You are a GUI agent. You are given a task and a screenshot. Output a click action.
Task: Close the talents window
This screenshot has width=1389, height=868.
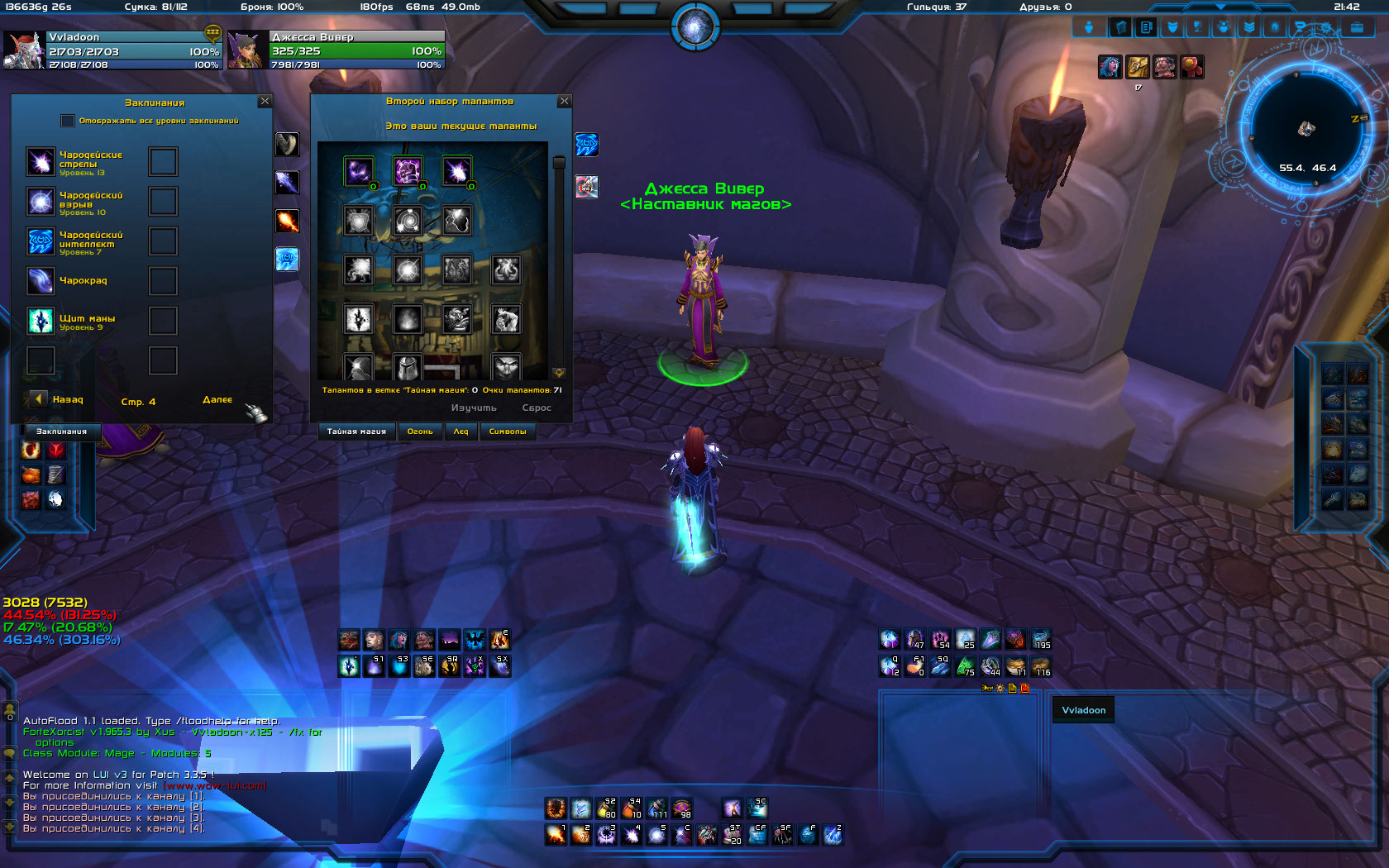click(x=565, y=101)
